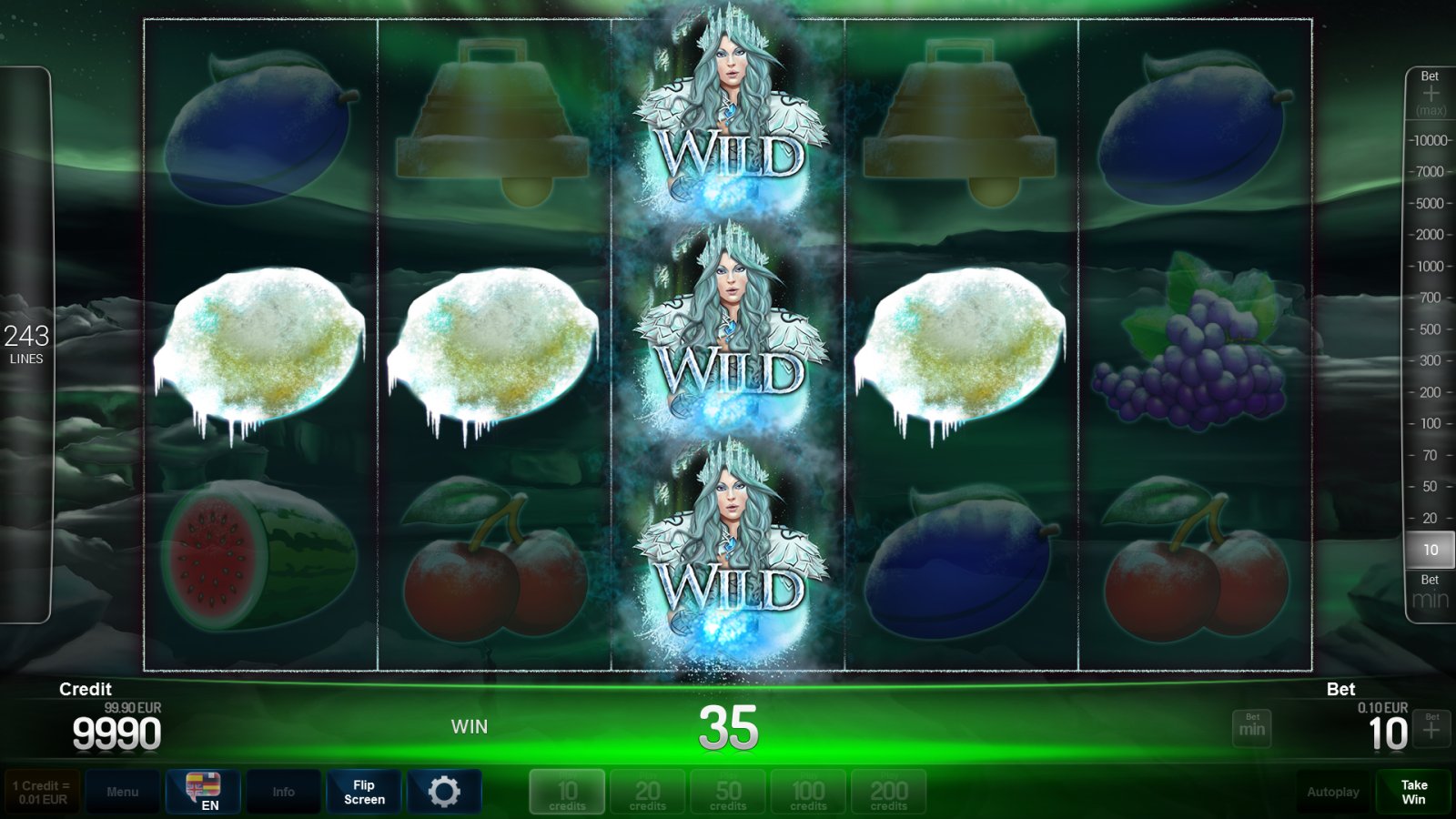Open the game settings gear icon
Viewport: 1456px width, 819px height.
(445, 791)
